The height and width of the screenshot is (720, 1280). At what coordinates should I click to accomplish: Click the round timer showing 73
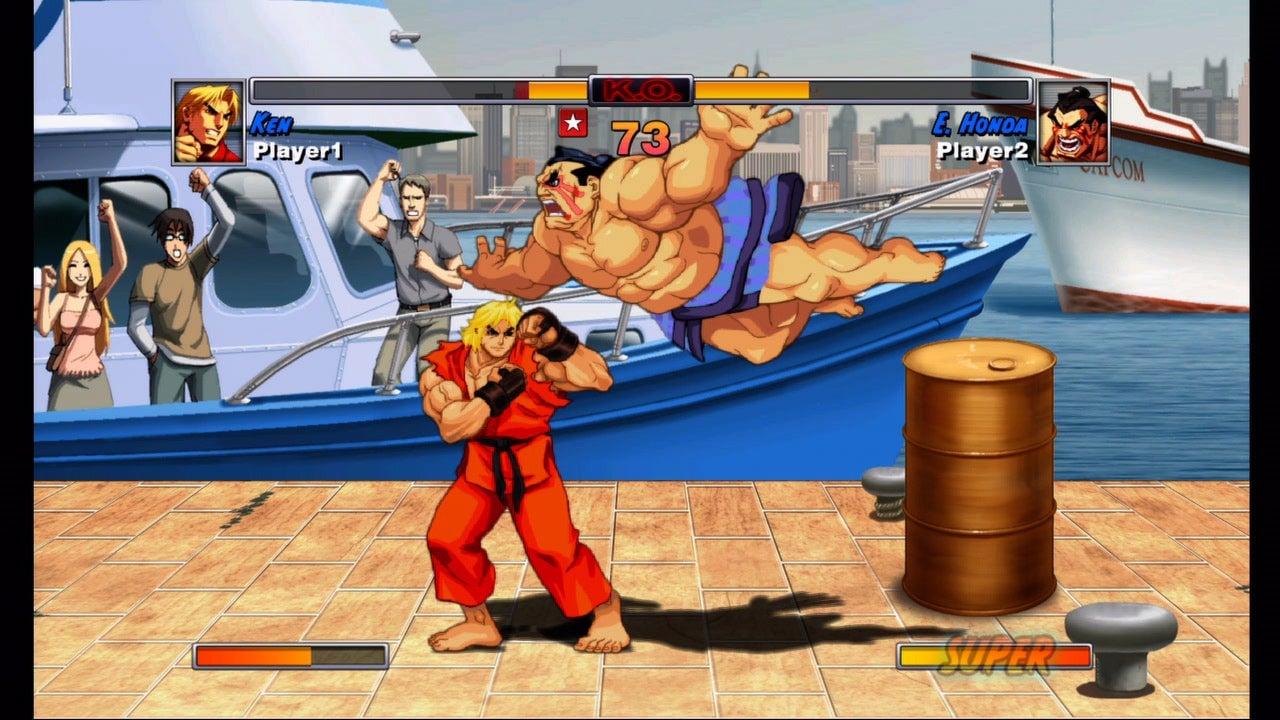tap(640, 136)
